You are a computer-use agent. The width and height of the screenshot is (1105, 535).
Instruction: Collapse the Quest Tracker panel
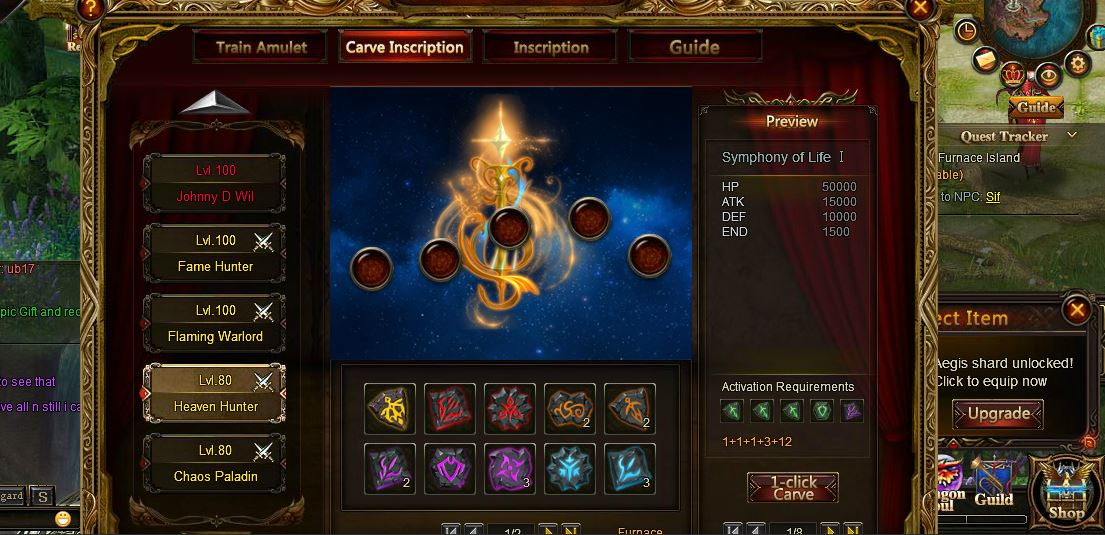(1072, 135)
